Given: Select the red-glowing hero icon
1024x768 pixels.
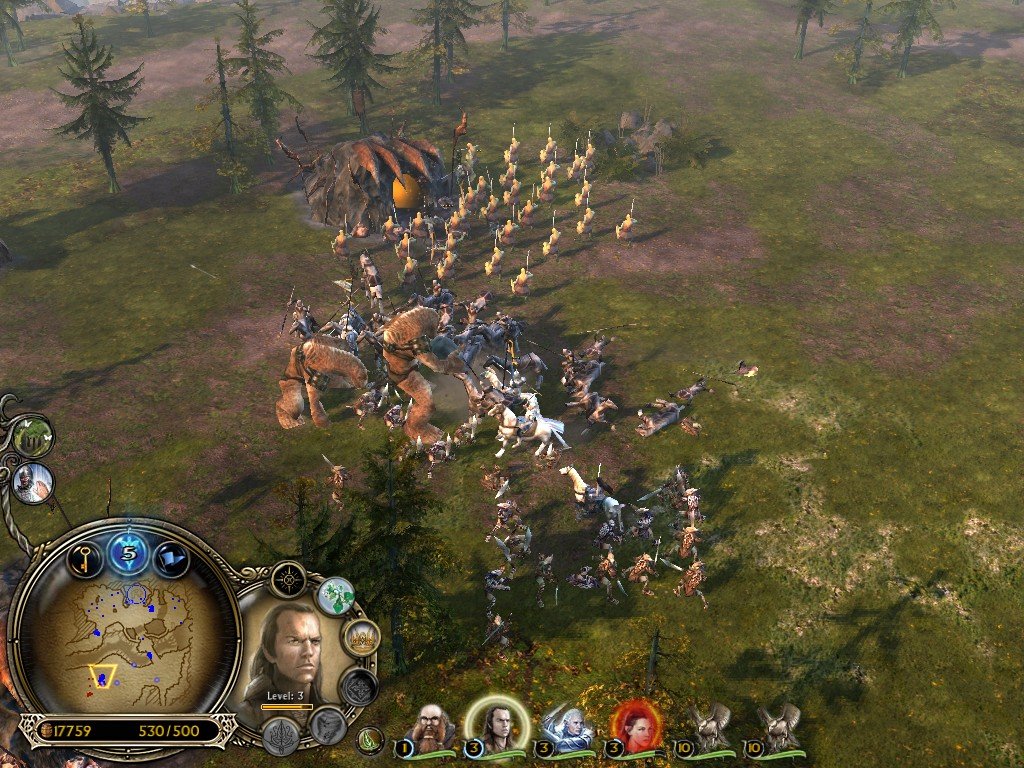Looking at the screenshot, I should click(x=637, y=727).
